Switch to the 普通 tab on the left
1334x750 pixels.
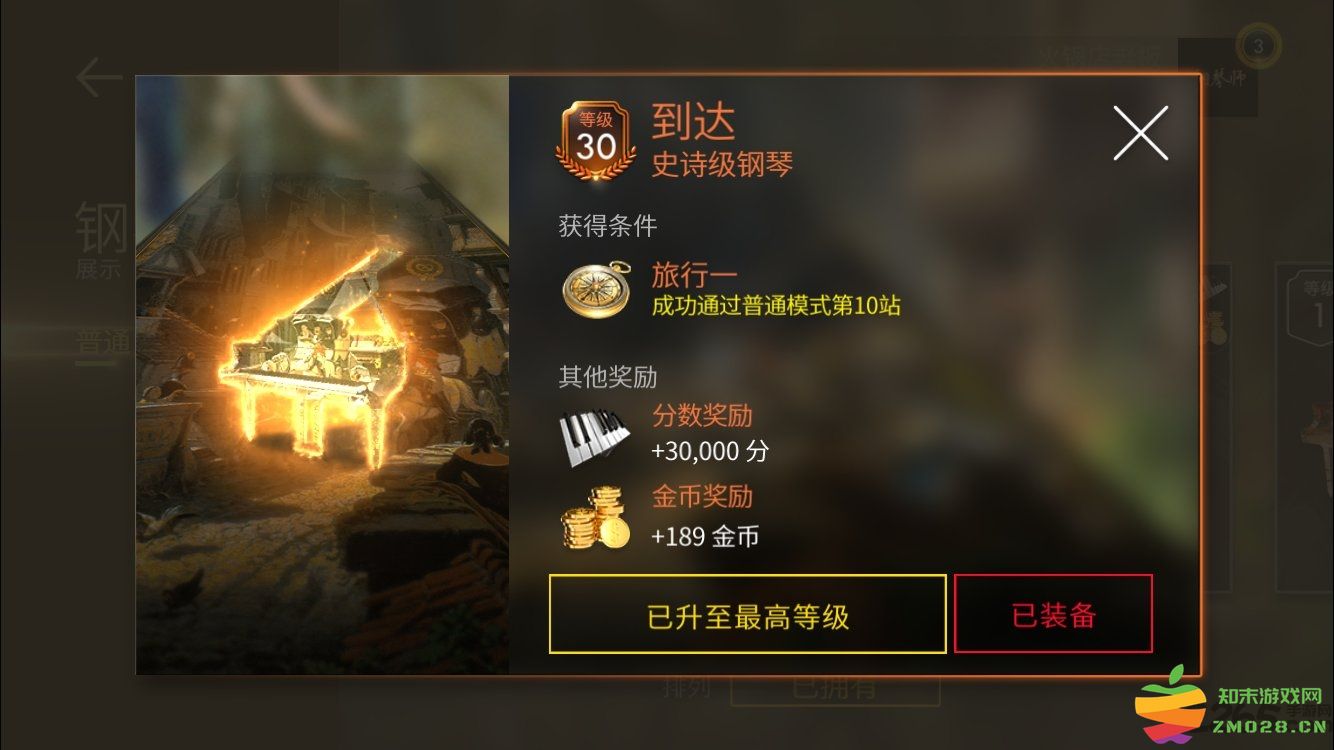(103, 340)
